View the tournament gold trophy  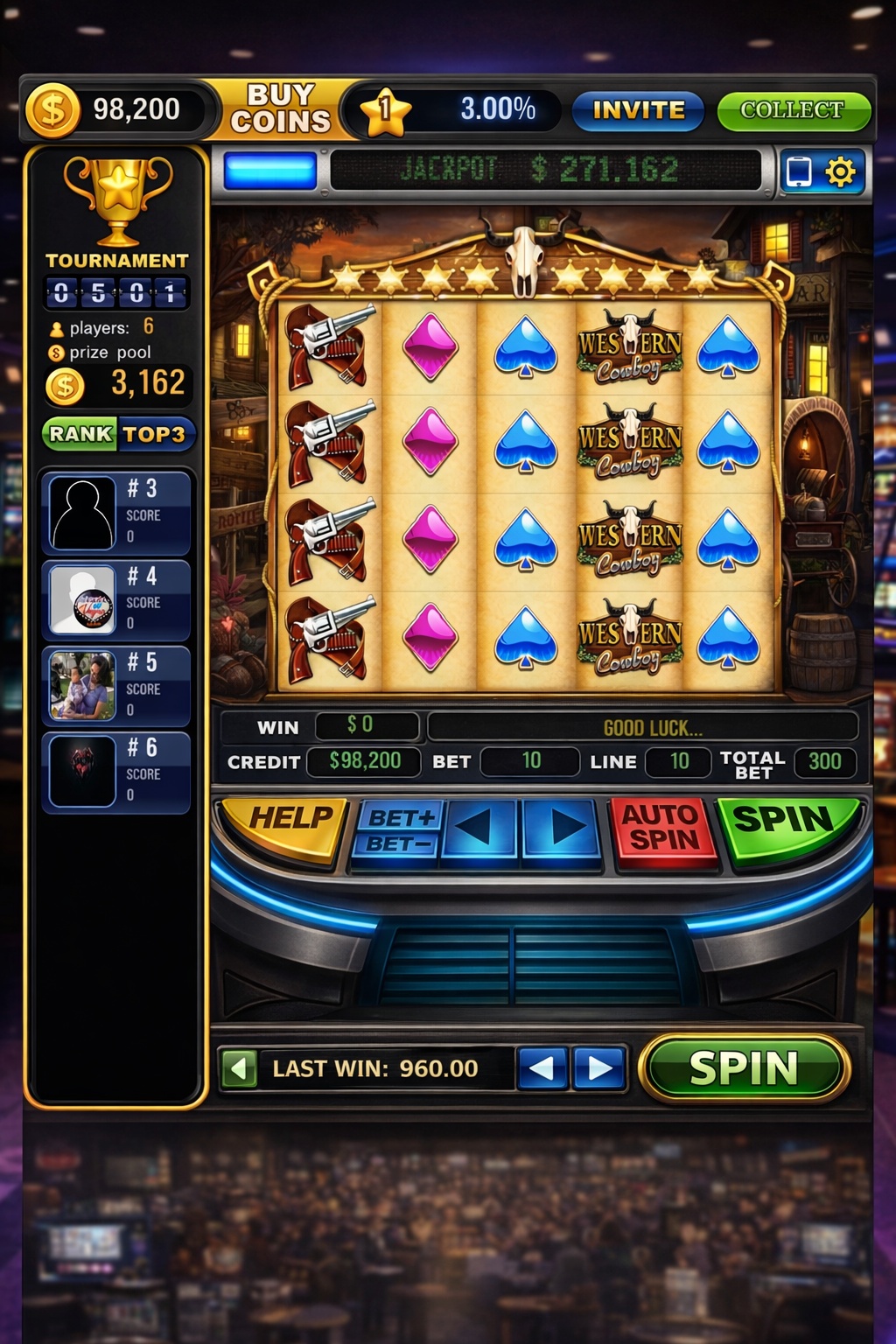118,199
